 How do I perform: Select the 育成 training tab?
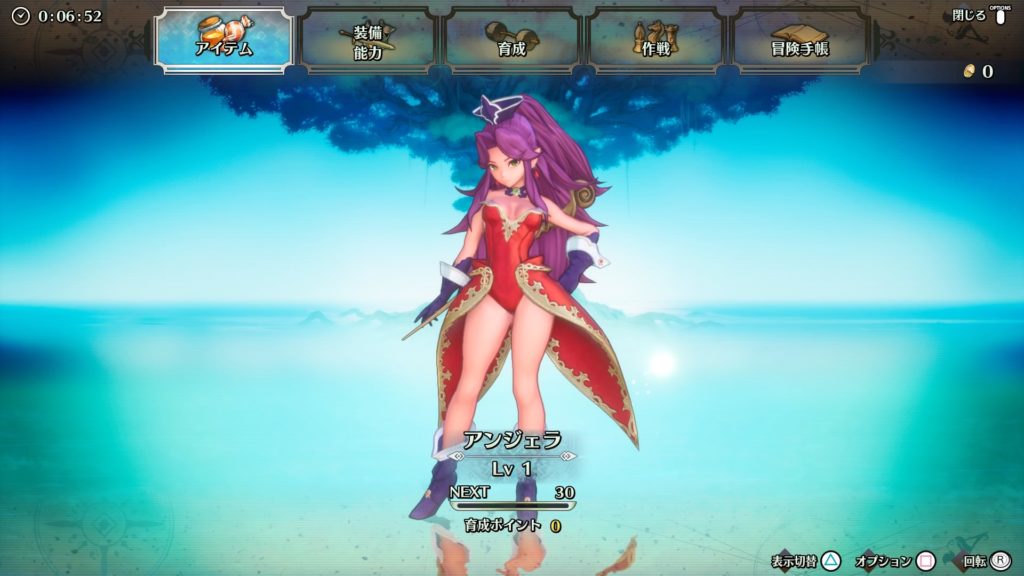click(x=511, y=41)
